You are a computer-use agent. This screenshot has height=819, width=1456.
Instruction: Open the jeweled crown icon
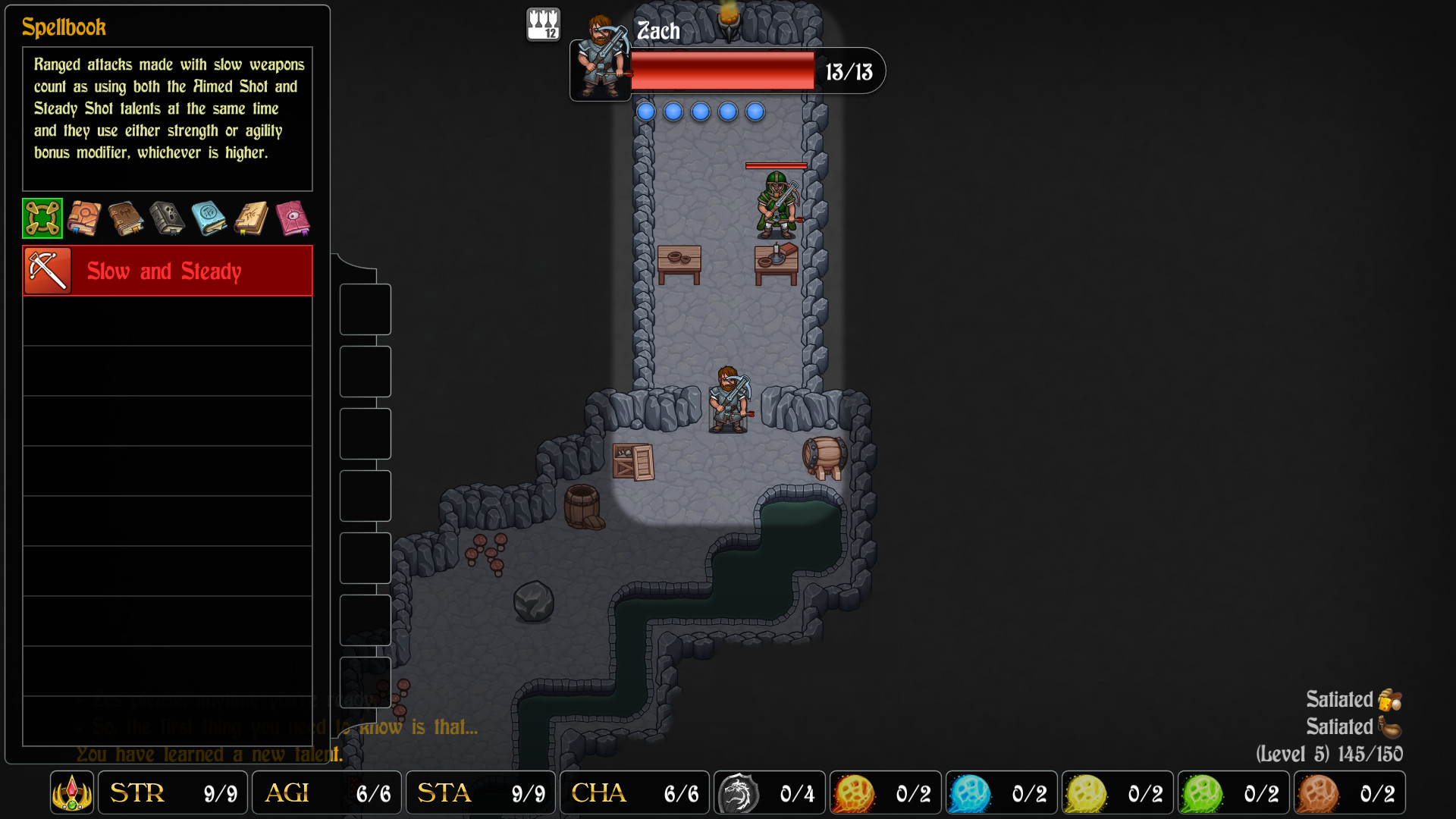pyautogui.click(x=72, y=793)
